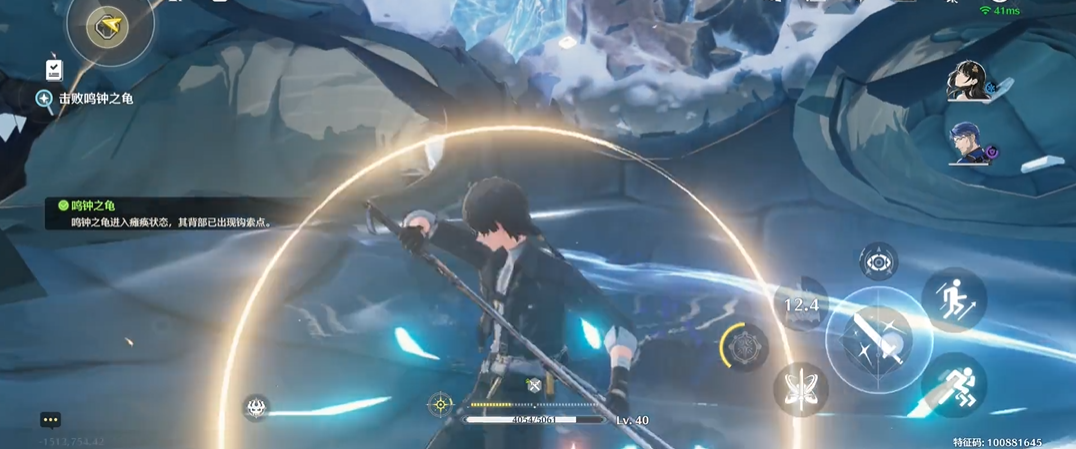Open the chat via three-dots button

[51, 420]
